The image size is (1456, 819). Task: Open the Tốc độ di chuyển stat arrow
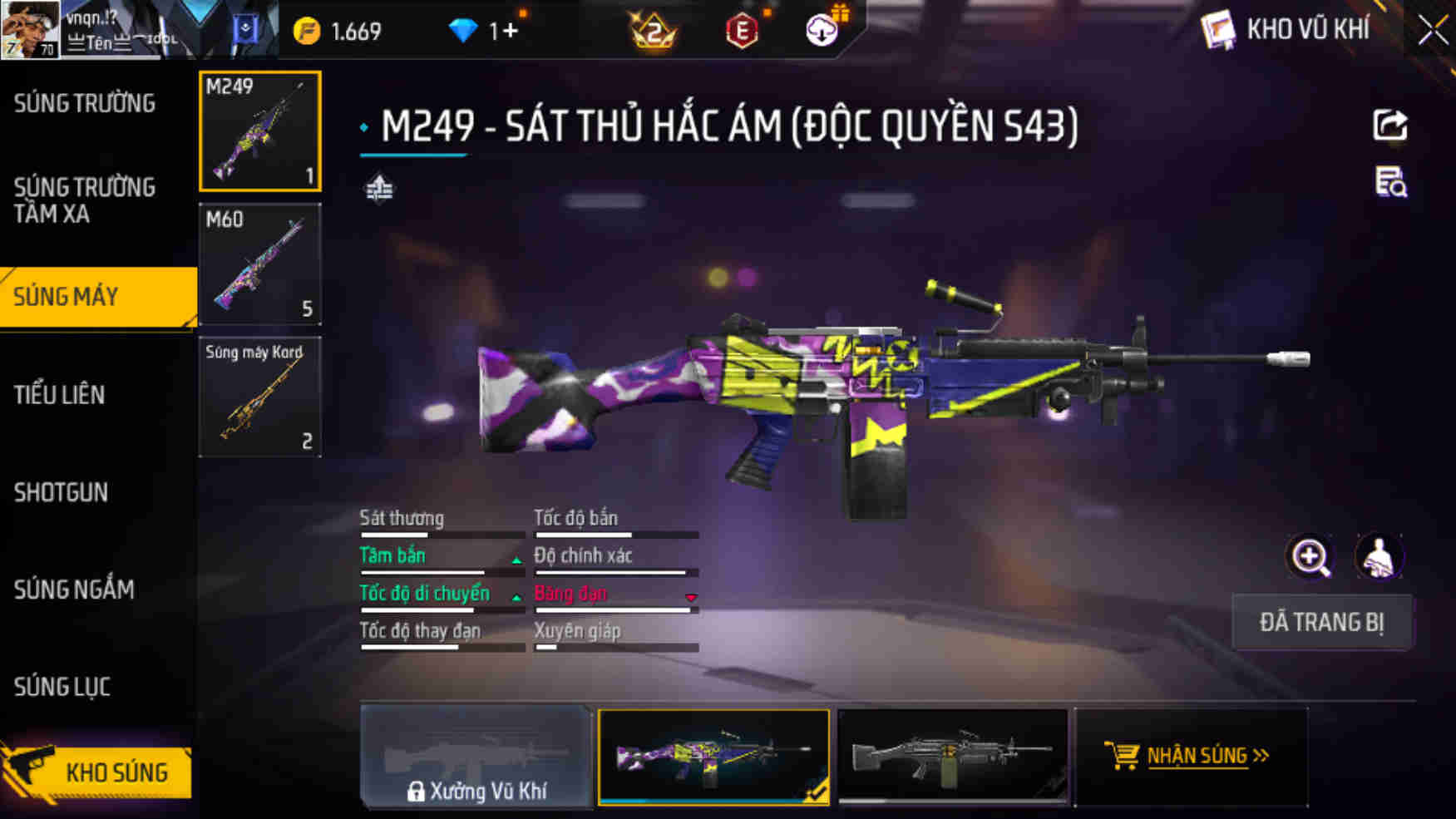tap(516, 598)
